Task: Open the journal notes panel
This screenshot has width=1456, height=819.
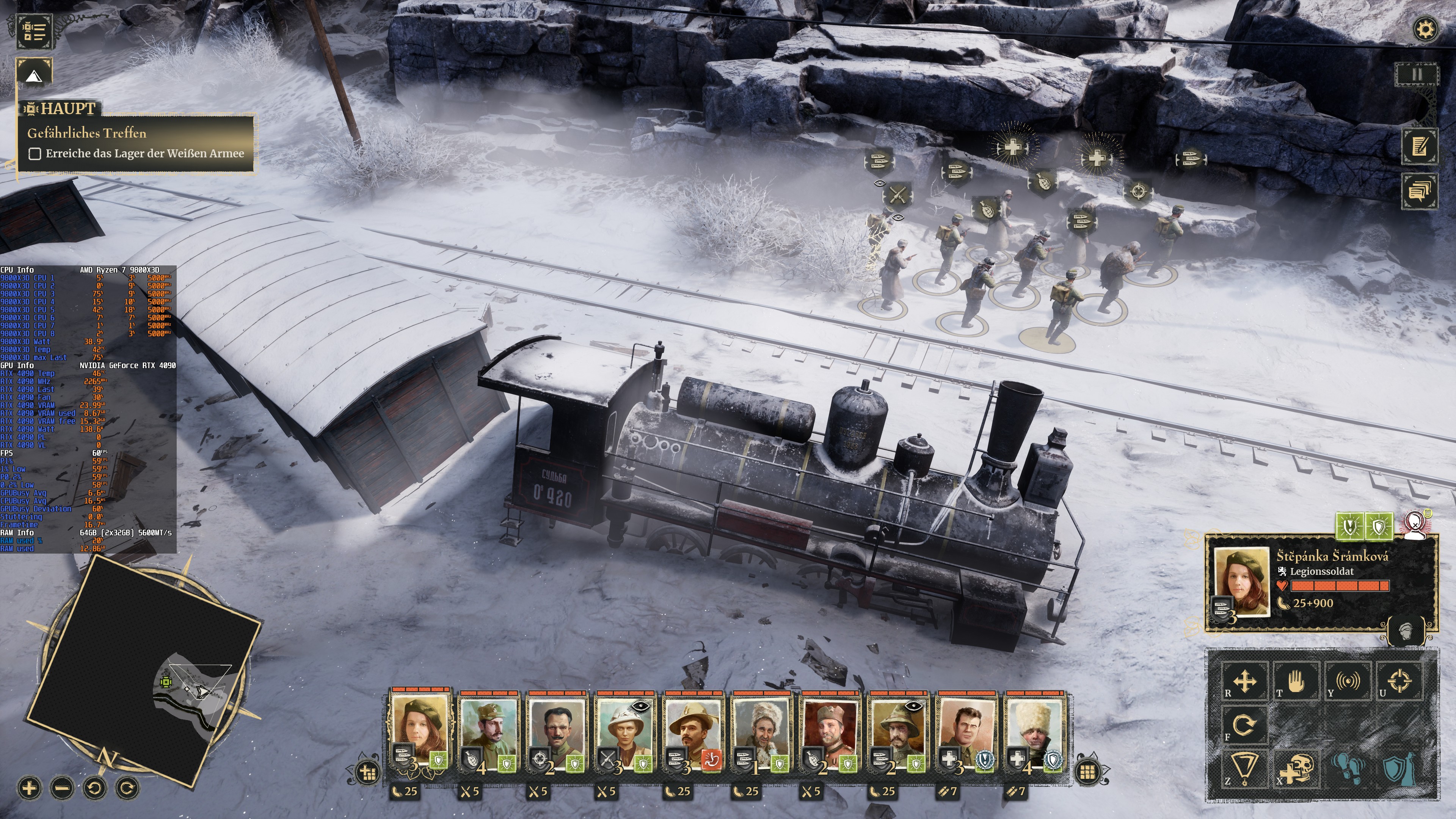Action: click(x=1420, y=146)
